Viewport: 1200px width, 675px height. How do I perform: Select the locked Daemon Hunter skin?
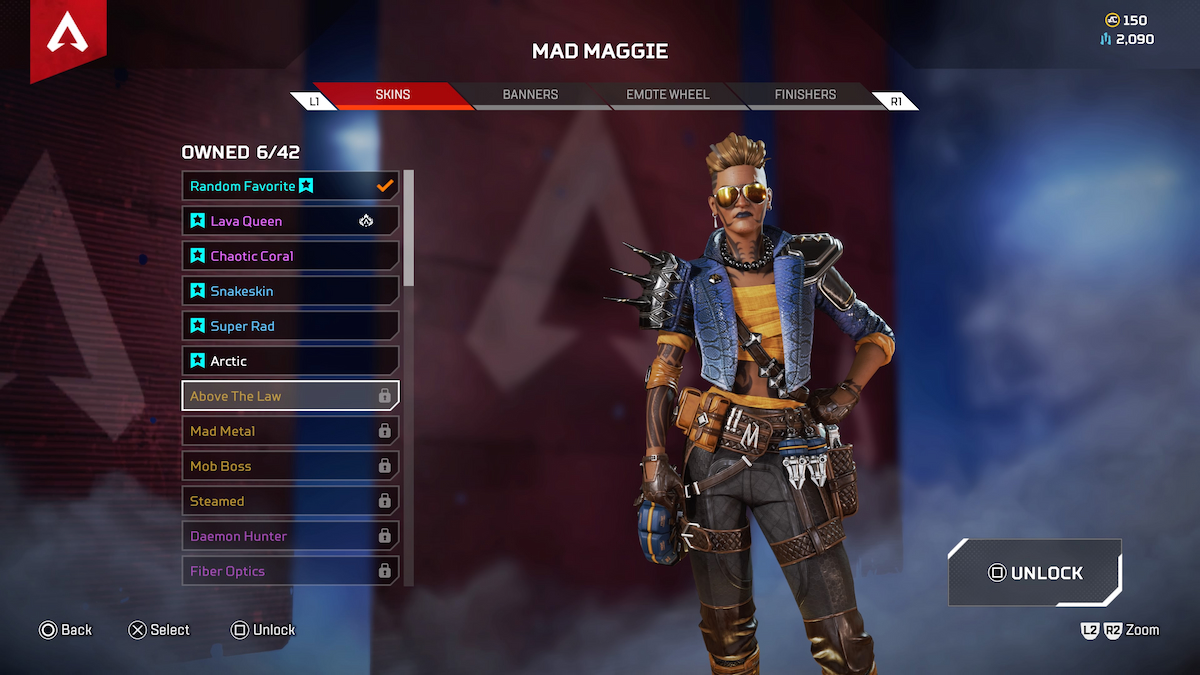pyautogui.click(x=290, y=536)
